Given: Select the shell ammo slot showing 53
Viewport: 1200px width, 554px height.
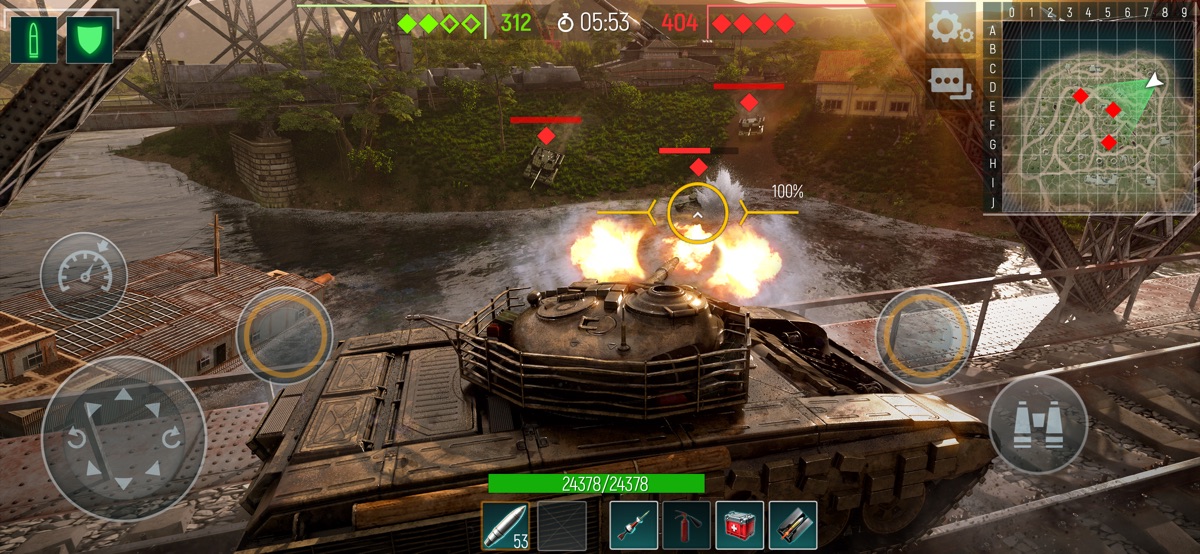Looking at the screenshot, I should point(505,525).
